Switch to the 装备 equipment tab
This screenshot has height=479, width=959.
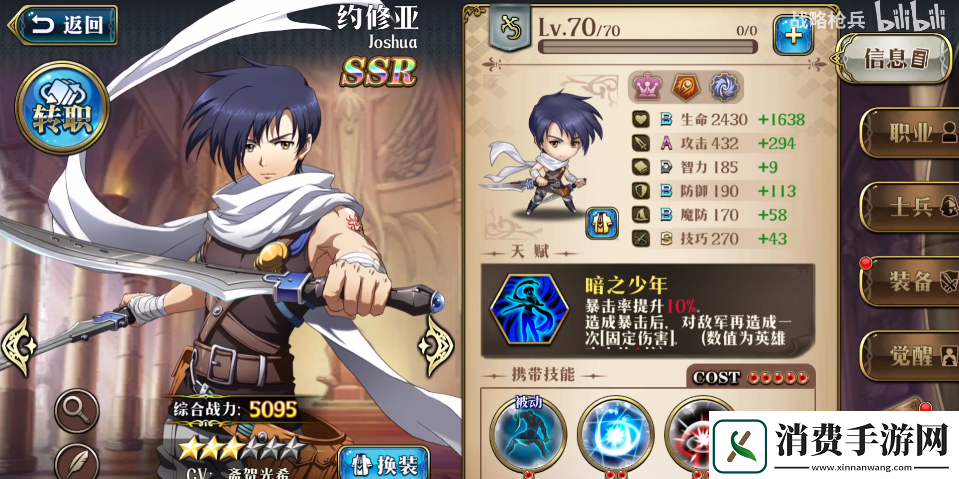(907, 282)
